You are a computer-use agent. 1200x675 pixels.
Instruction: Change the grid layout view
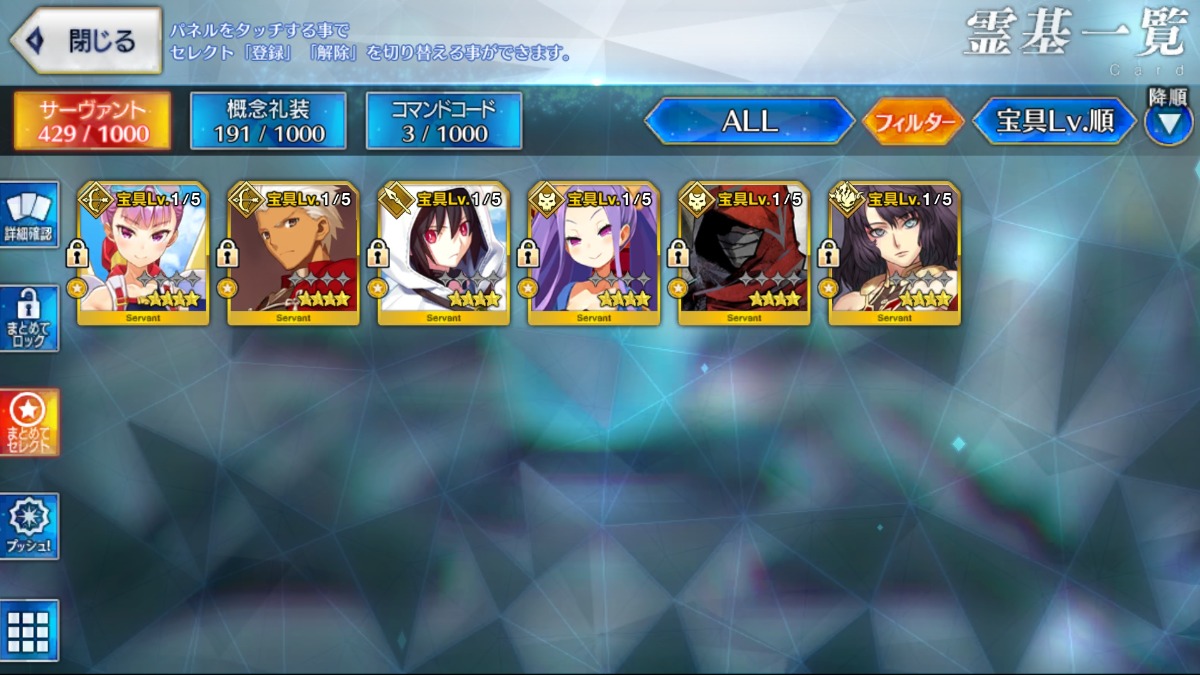pos(30,630)
